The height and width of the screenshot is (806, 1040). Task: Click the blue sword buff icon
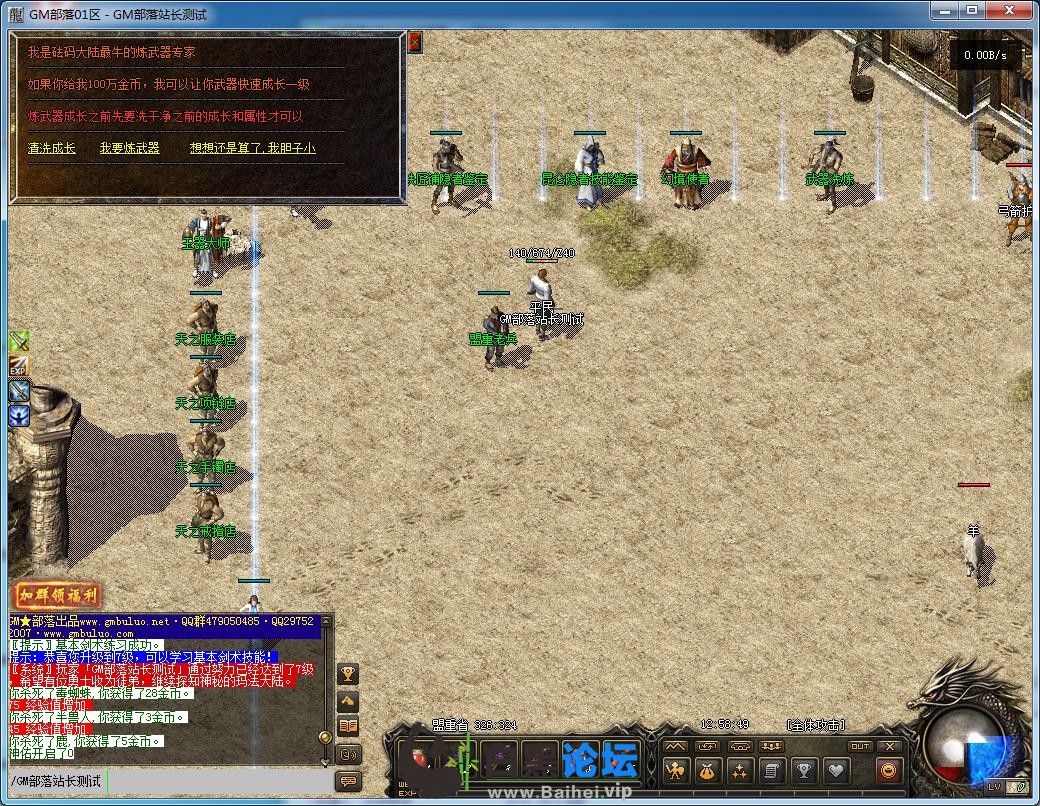(x=19, y=391)
